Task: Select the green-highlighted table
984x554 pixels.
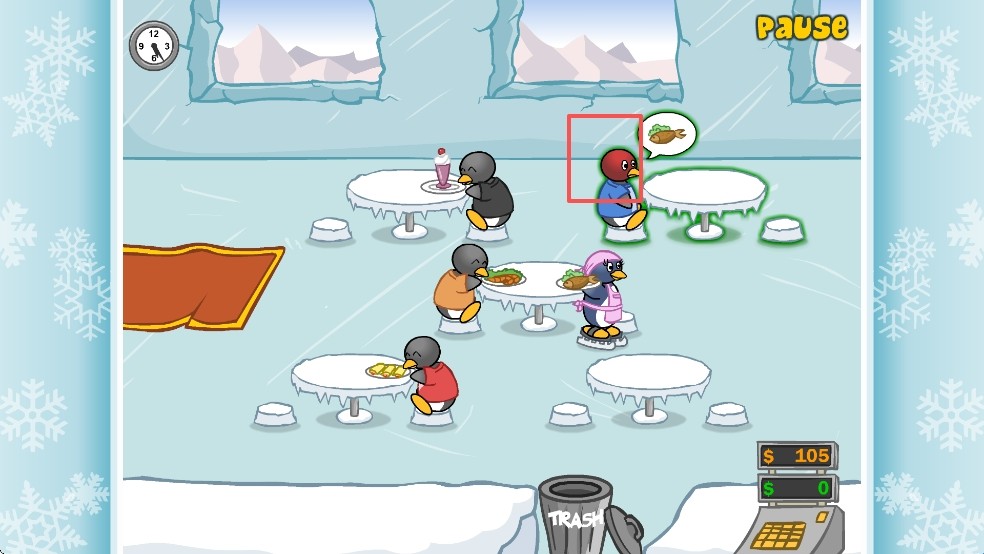Action: (704, 191)
